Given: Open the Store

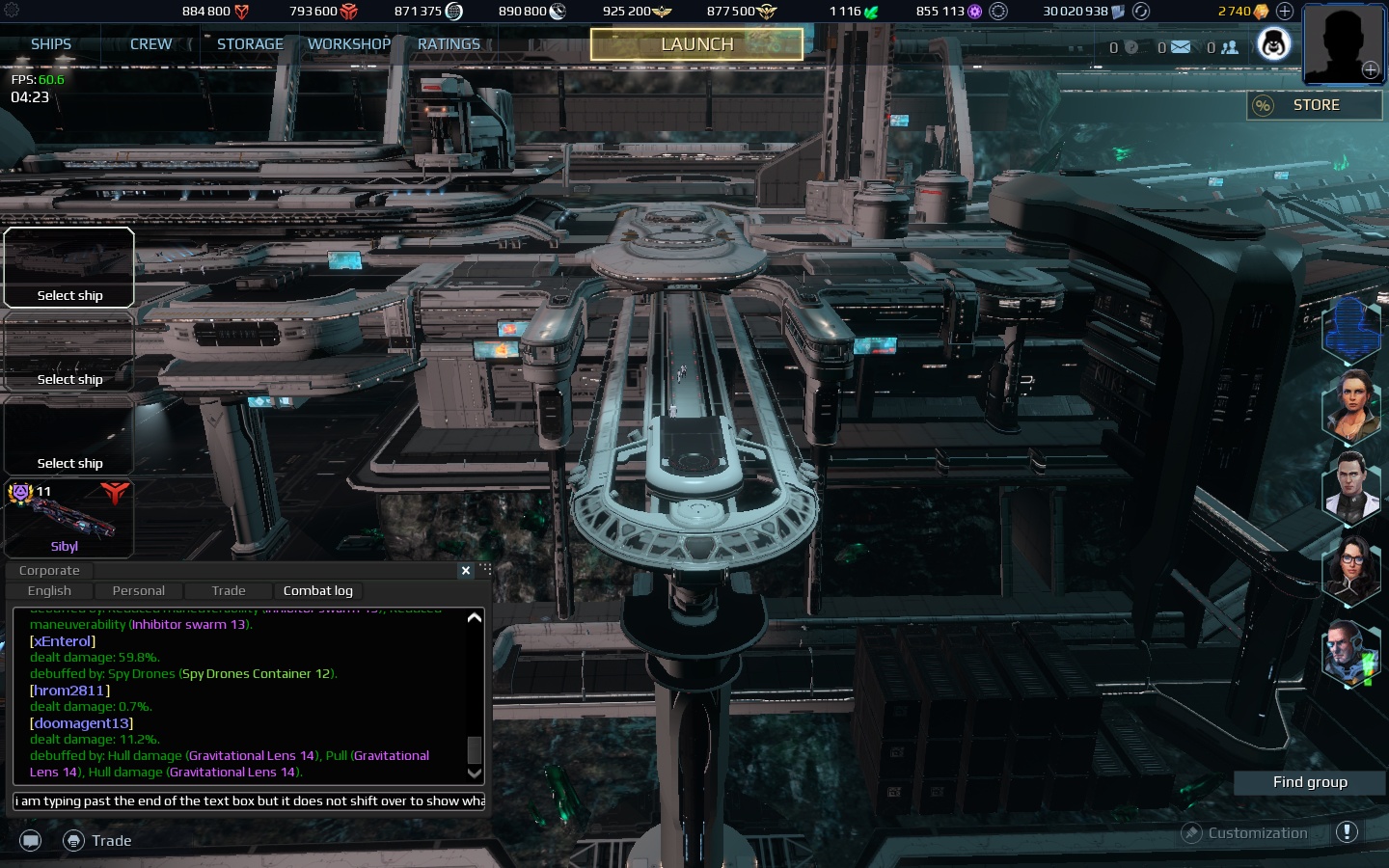Looking at the screenshot, I should (1315, 105).
